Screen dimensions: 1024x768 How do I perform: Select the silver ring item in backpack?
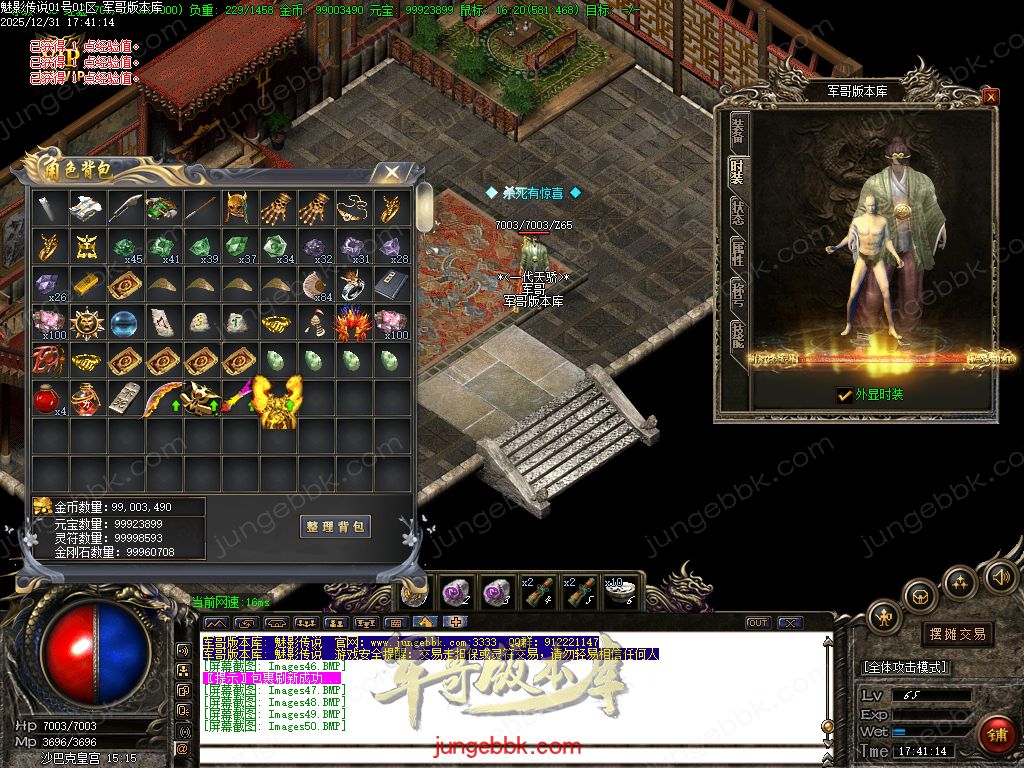(x=352, y=284)
